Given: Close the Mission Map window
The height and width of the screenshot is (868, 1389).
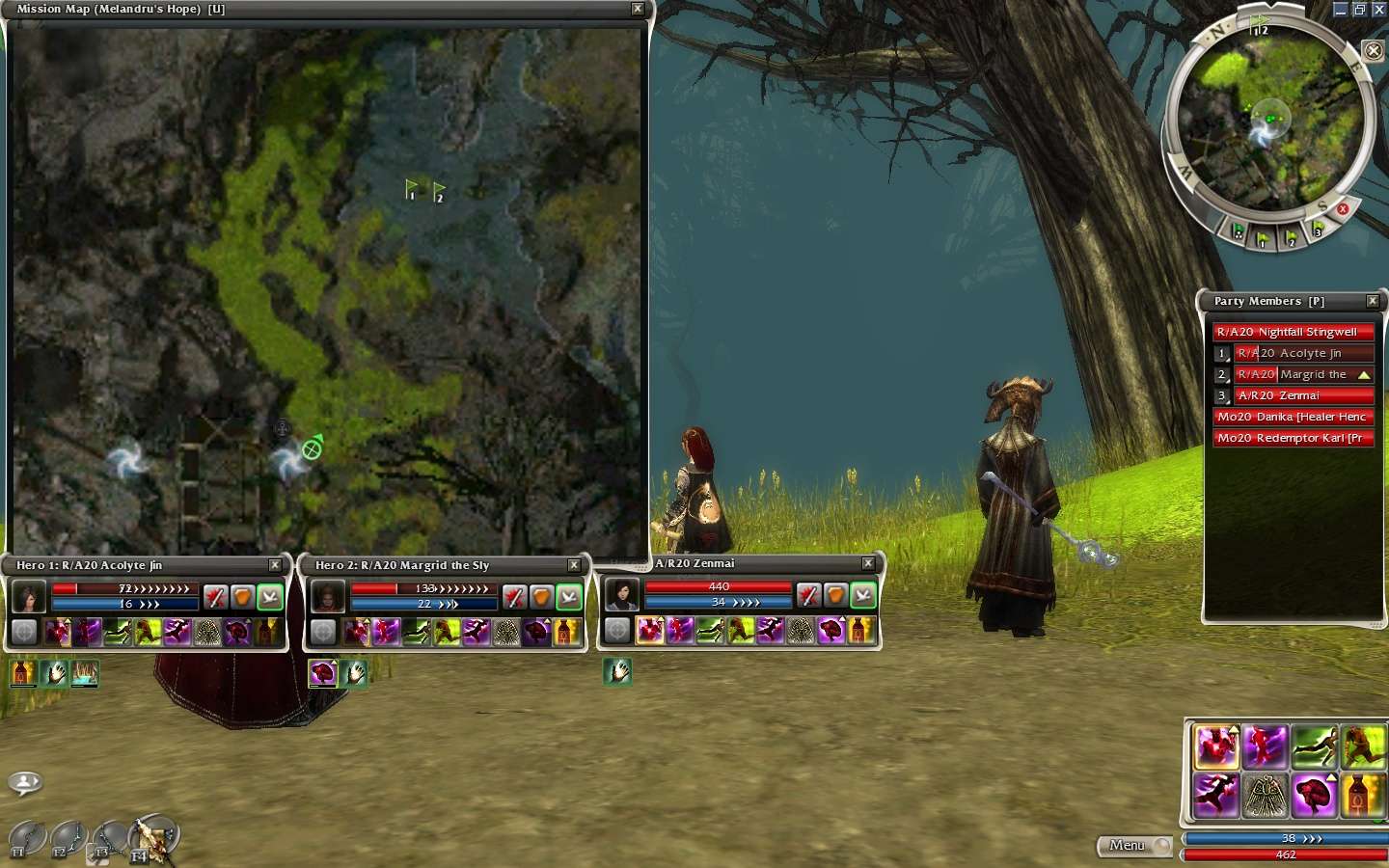Looking at the screenshot, I should (x=637, y=9).
